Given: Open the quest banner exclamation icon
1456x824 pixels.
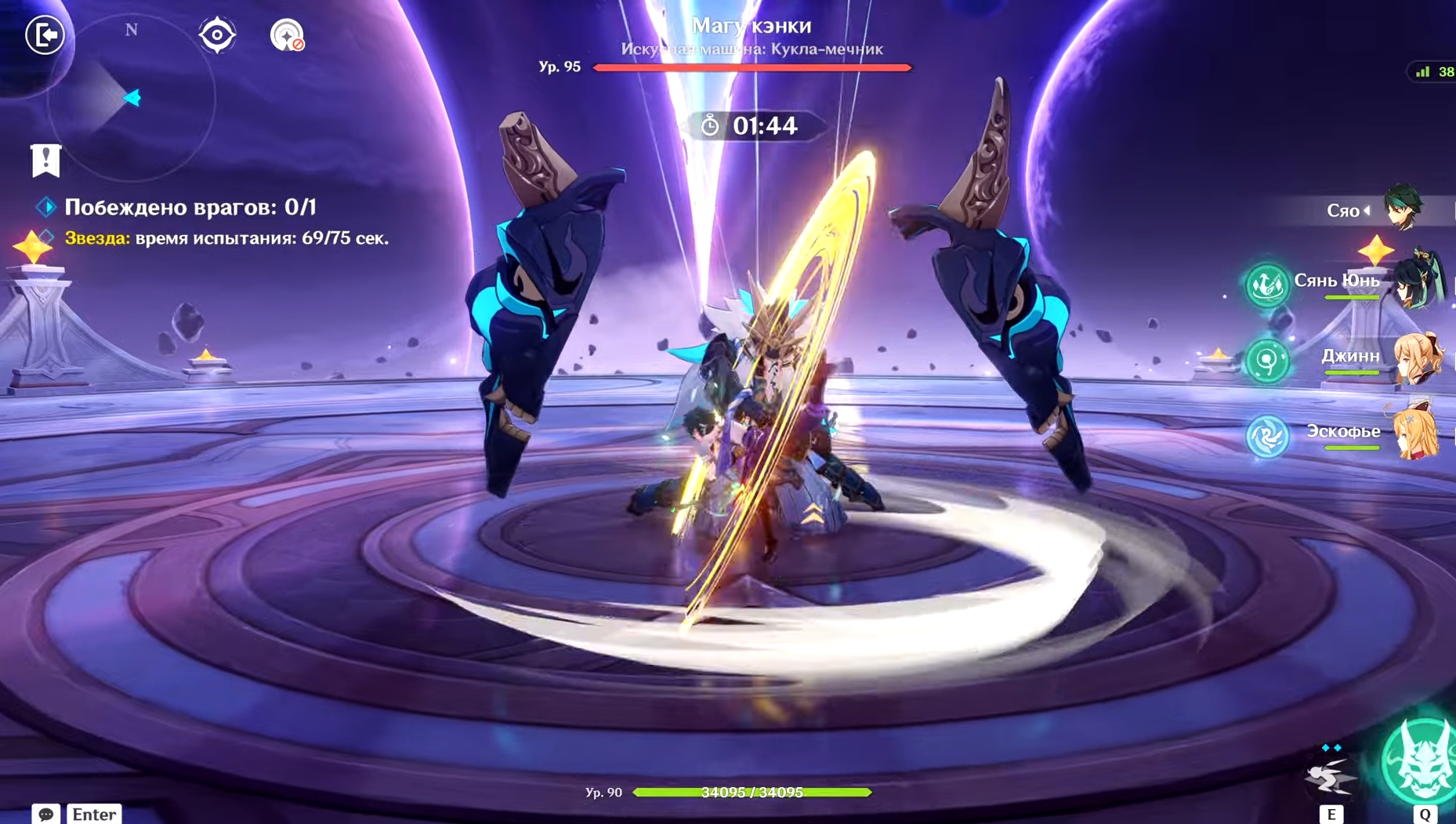Looking at the screenshot, I should [x=45, y=160].
